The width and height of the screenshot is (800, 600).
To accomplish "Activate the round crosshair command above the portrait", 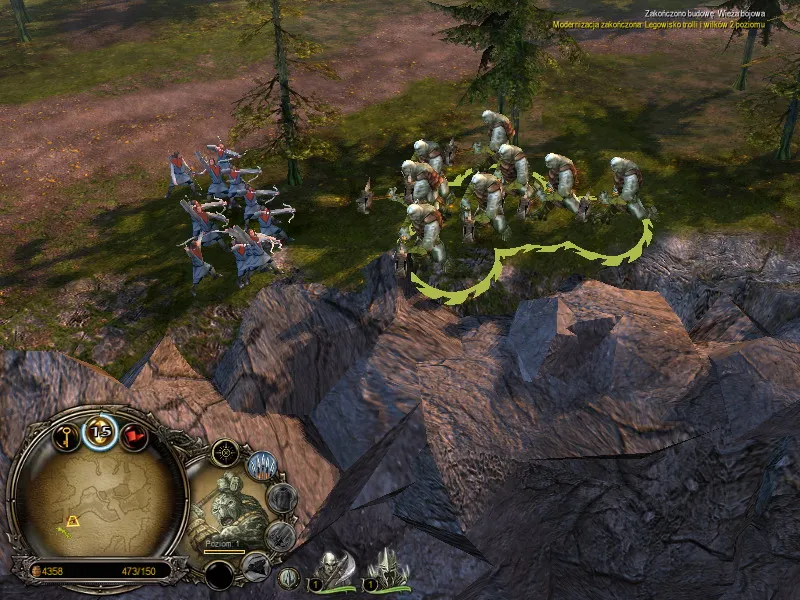I will click(225, 453).
